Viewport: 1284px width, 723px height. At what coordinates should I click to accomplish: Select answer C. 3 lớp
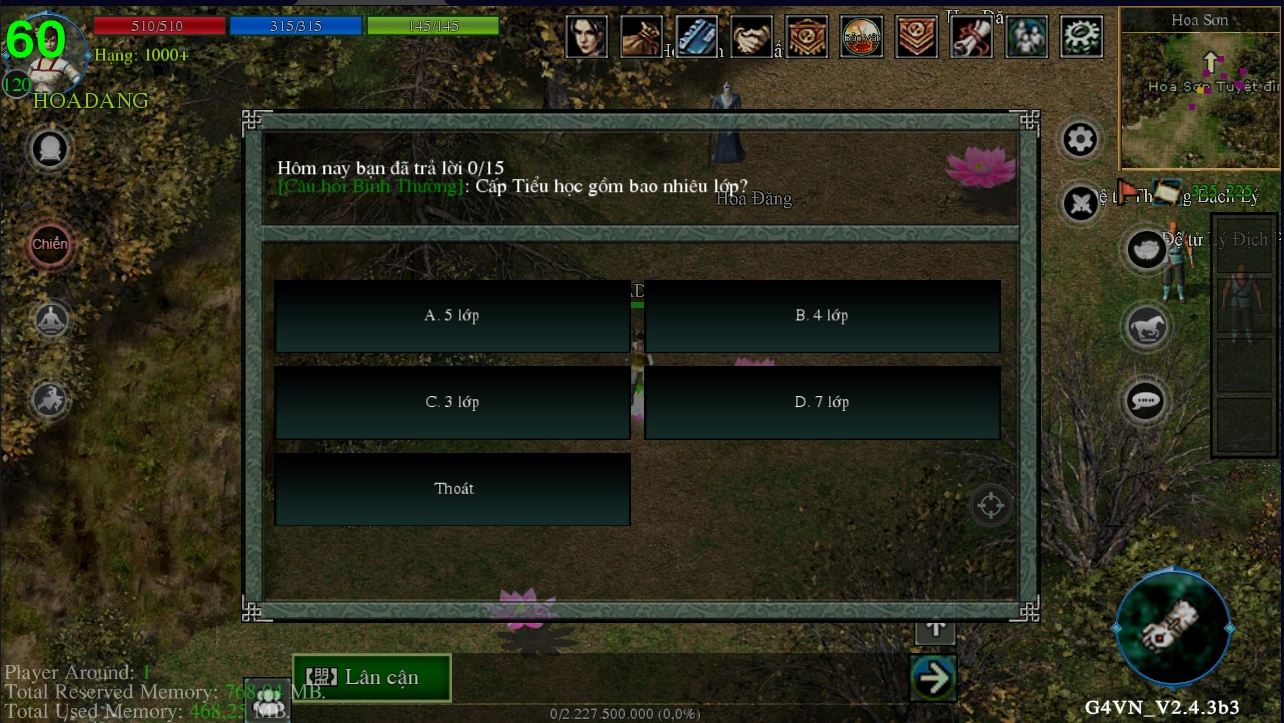(x=452, y=402)
